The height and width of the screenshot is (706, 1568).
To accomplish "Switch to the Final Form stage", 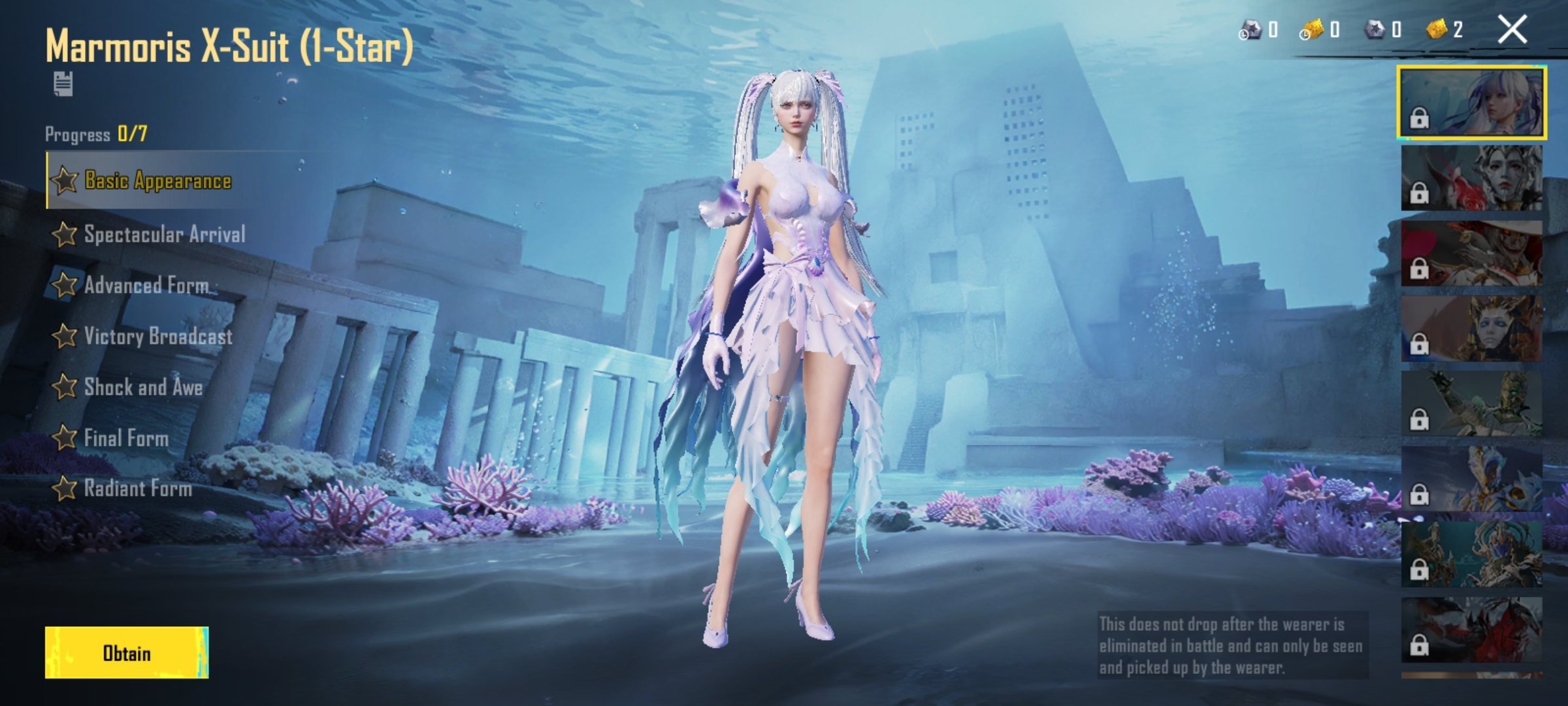I will [125, 438].
